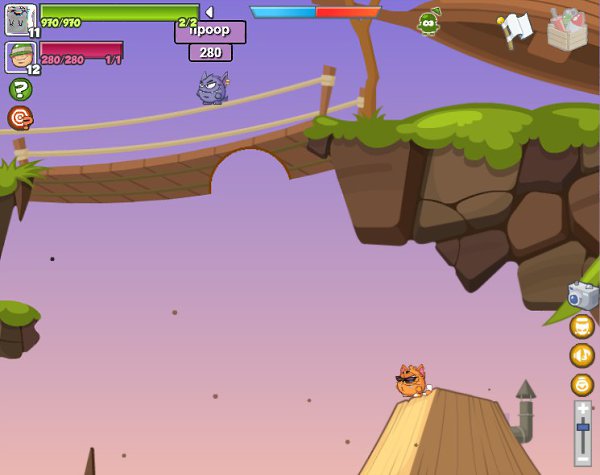The height and width of the screenshot is (475, 600).
Task: Select the green-hat character portrait
Action: pyautogui.click(x=20, y=57)
